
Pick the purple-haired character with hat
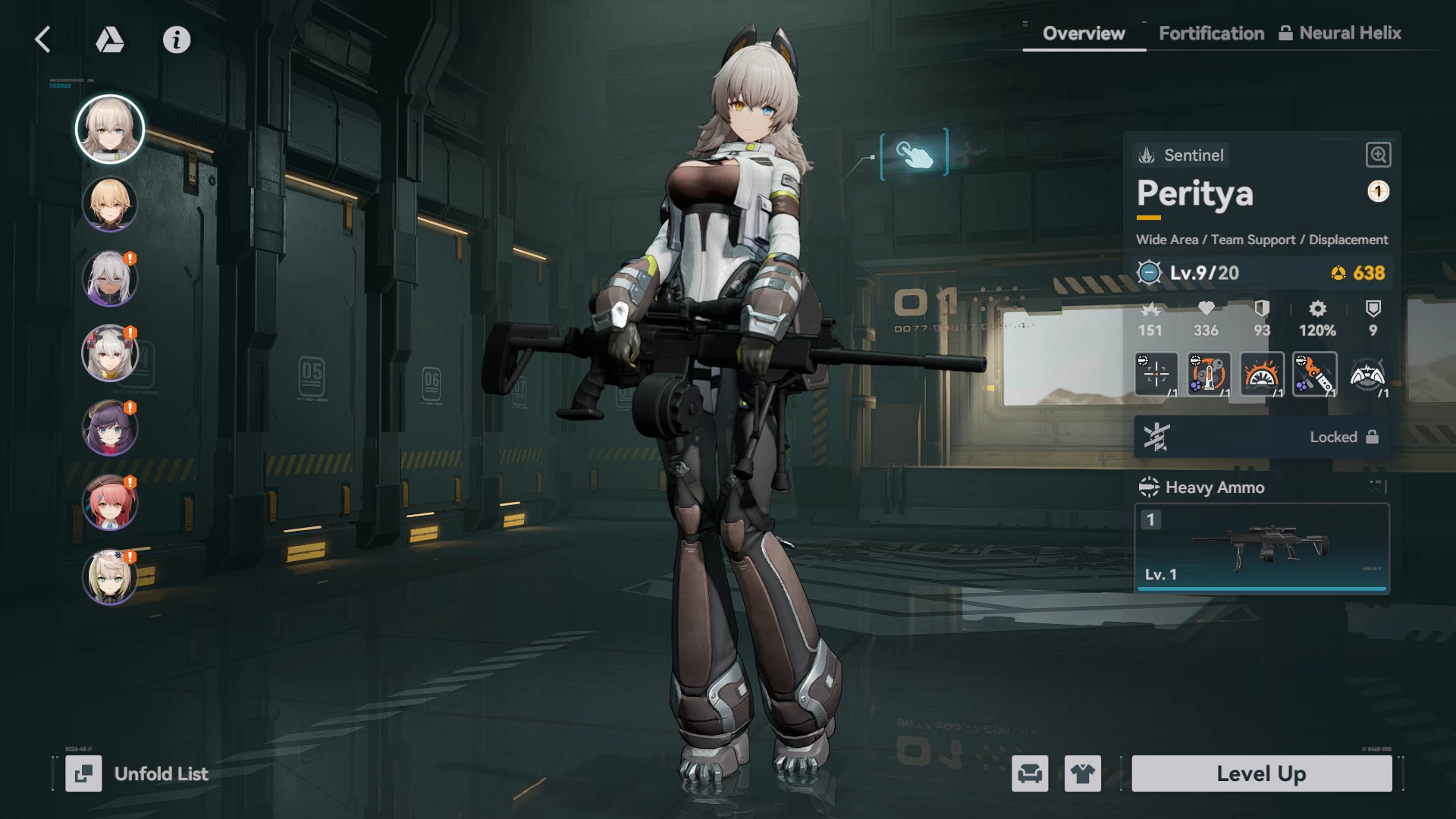tap(110, 428)
